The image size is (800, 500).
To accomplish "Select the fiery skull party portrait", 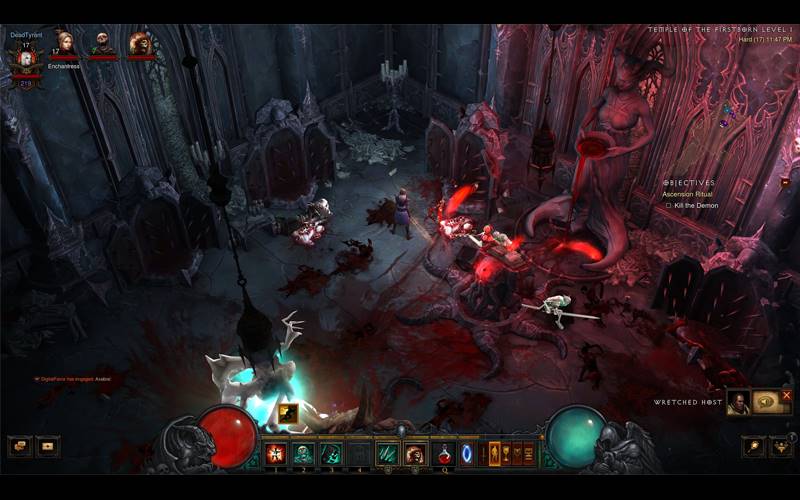I will [x=140, y=43].
